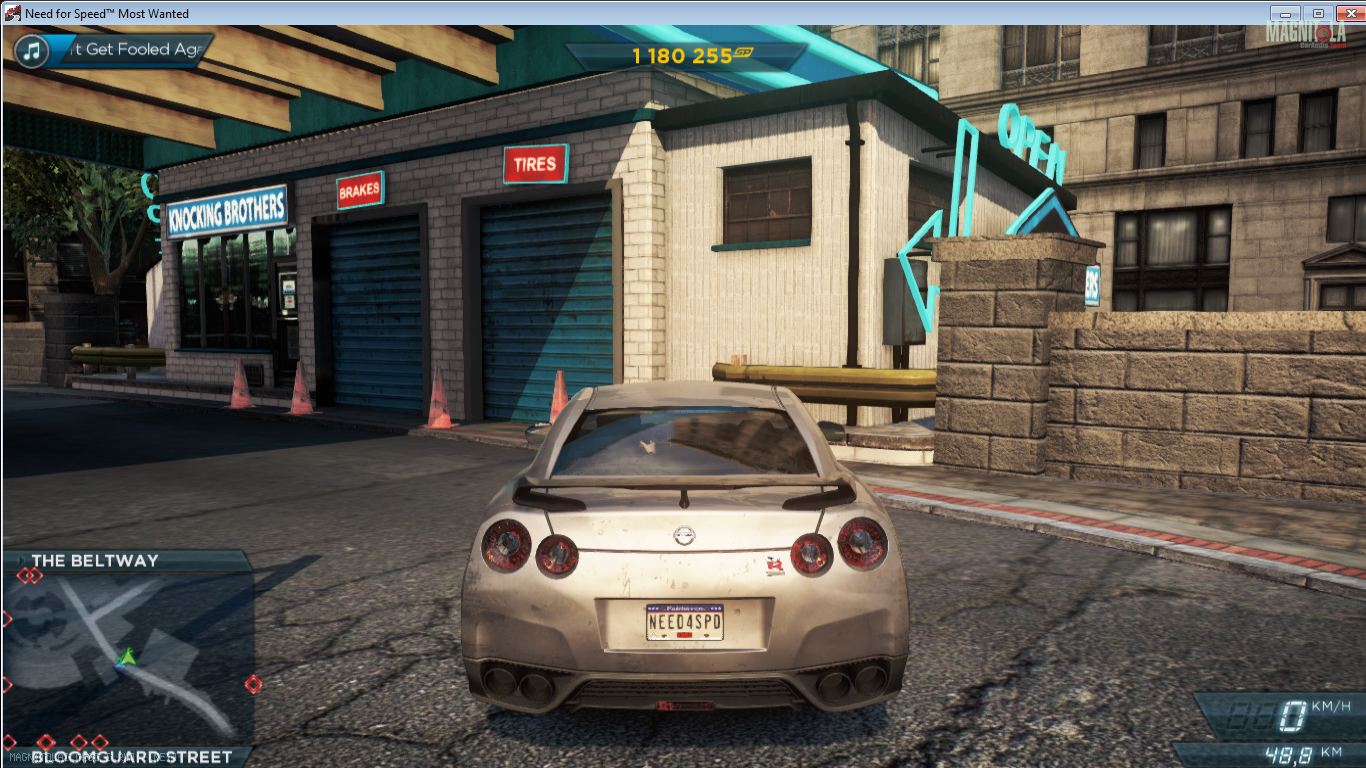Close the Need for Speed window
This screenshot has height=768, width=1366.
point(1346,13)
